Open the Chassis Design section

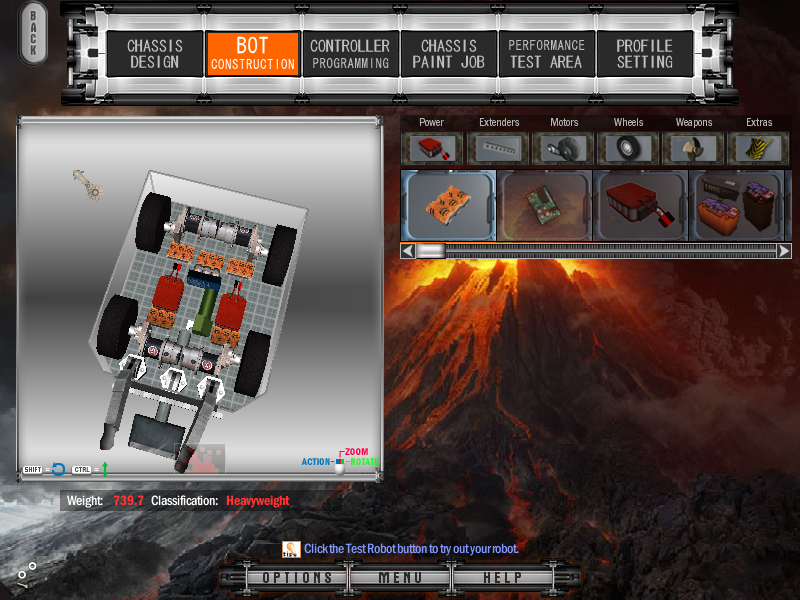click(x=153, y=54)
